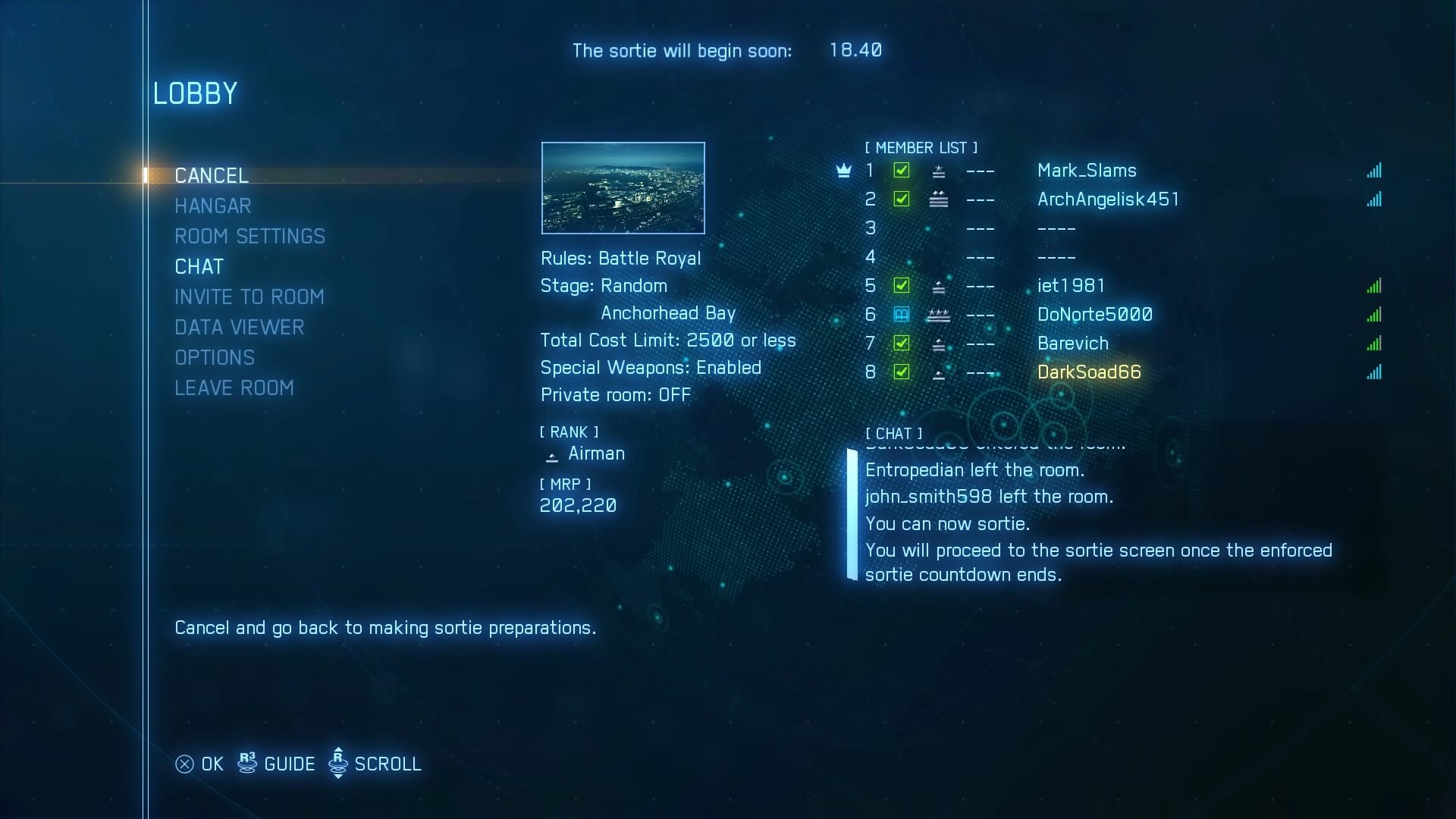Select ROOM SETTINGS in the lobby menu
Viewport: 1456px width, 819px height.
(x=250, y=236)
